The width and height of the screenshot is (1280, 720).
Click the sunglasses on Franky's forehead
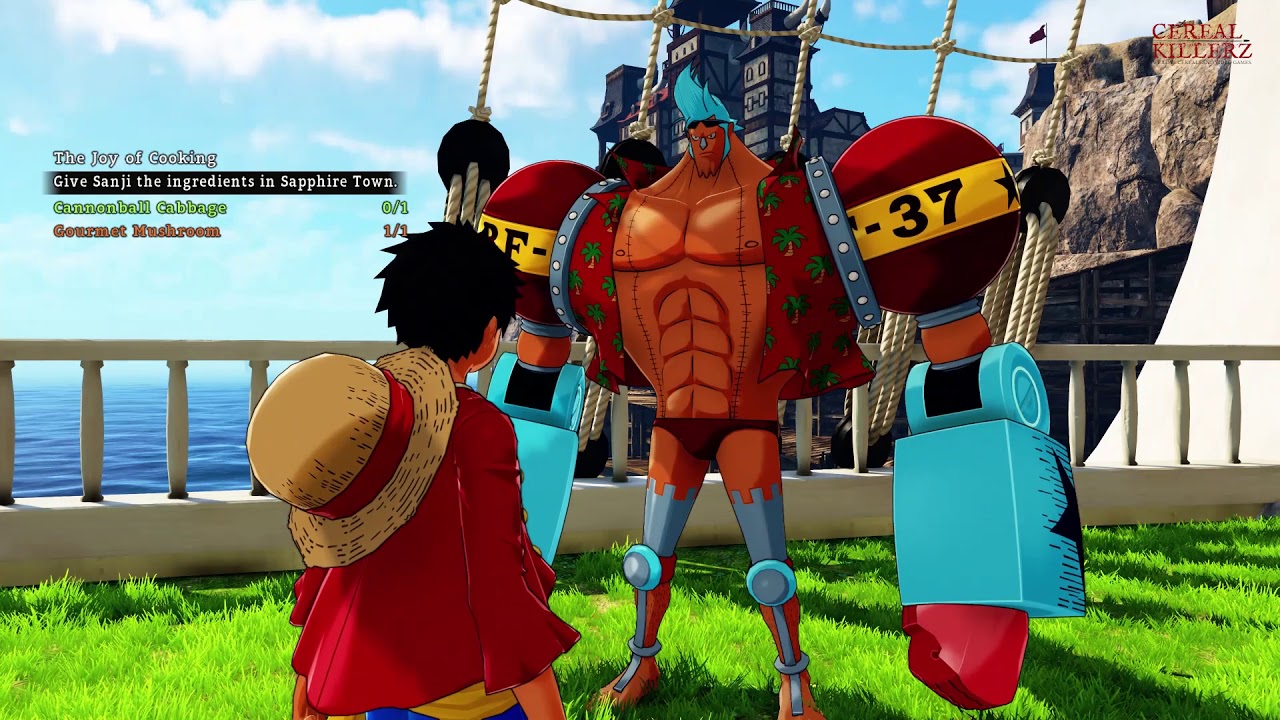pos(706,120)
